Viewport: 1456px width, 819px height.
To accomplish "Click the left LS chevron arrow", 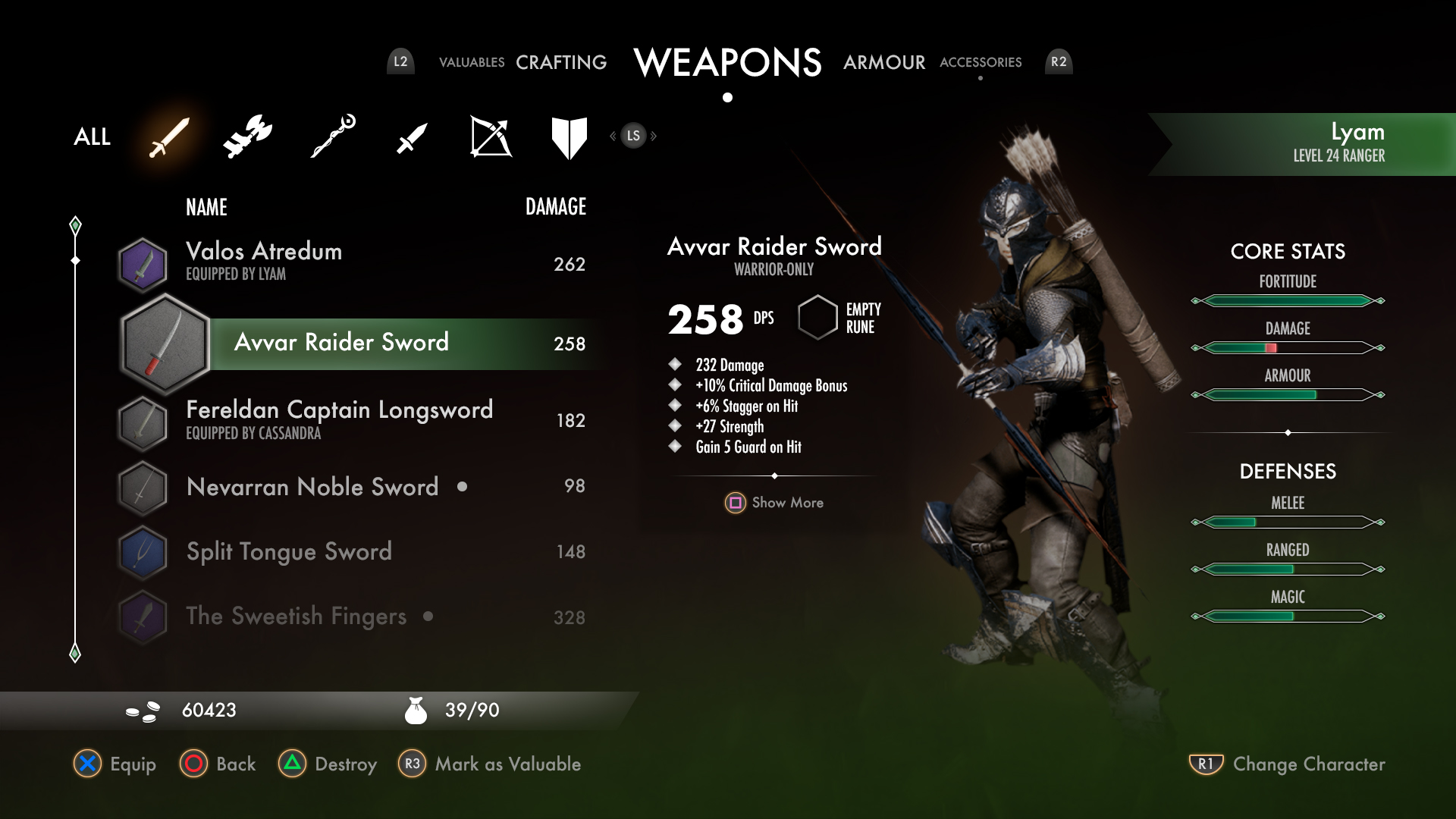I will 613,136.
